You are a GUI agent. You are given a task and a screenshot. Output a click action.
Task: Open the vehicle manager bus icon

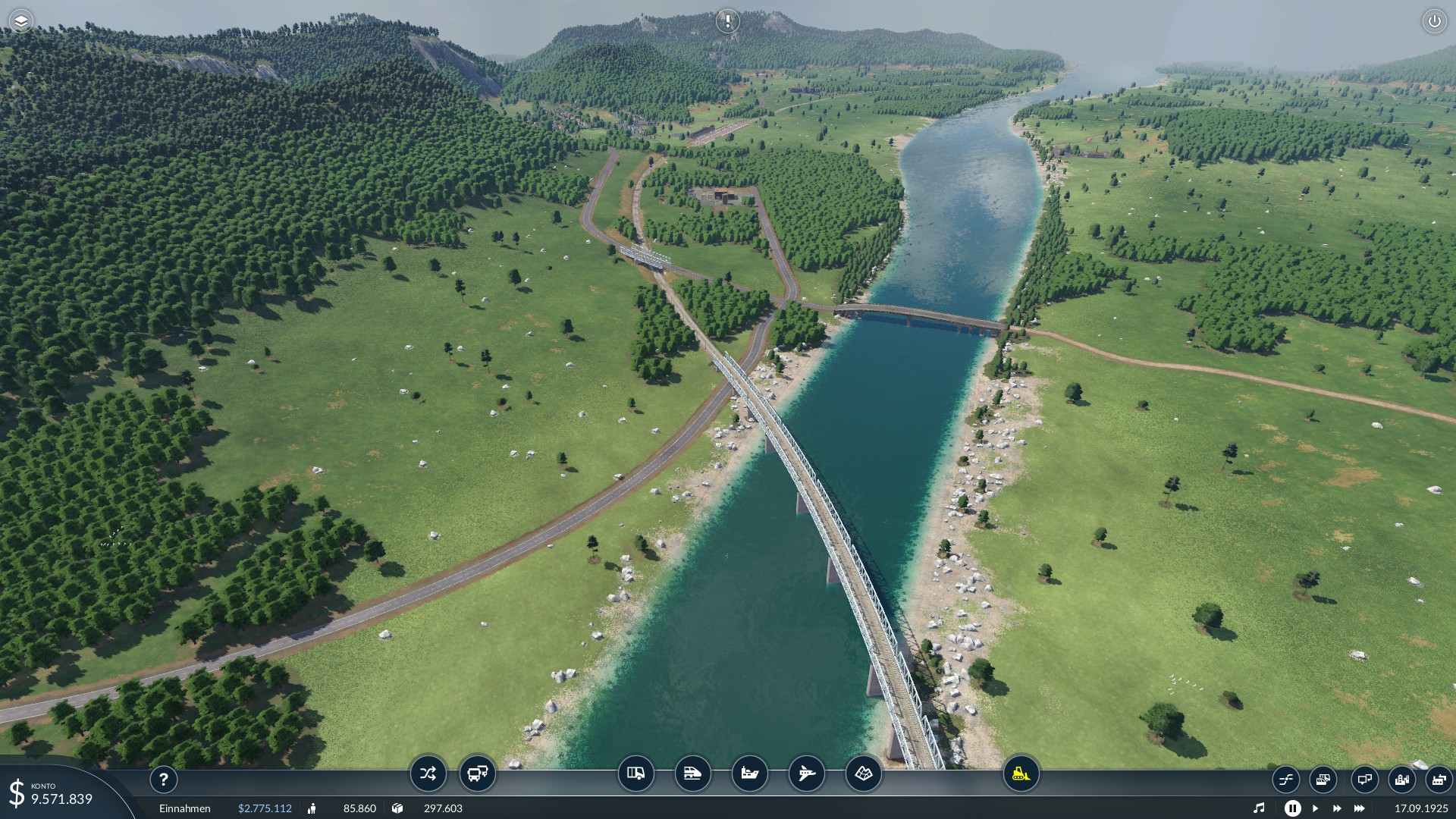(x=478, y=773)
